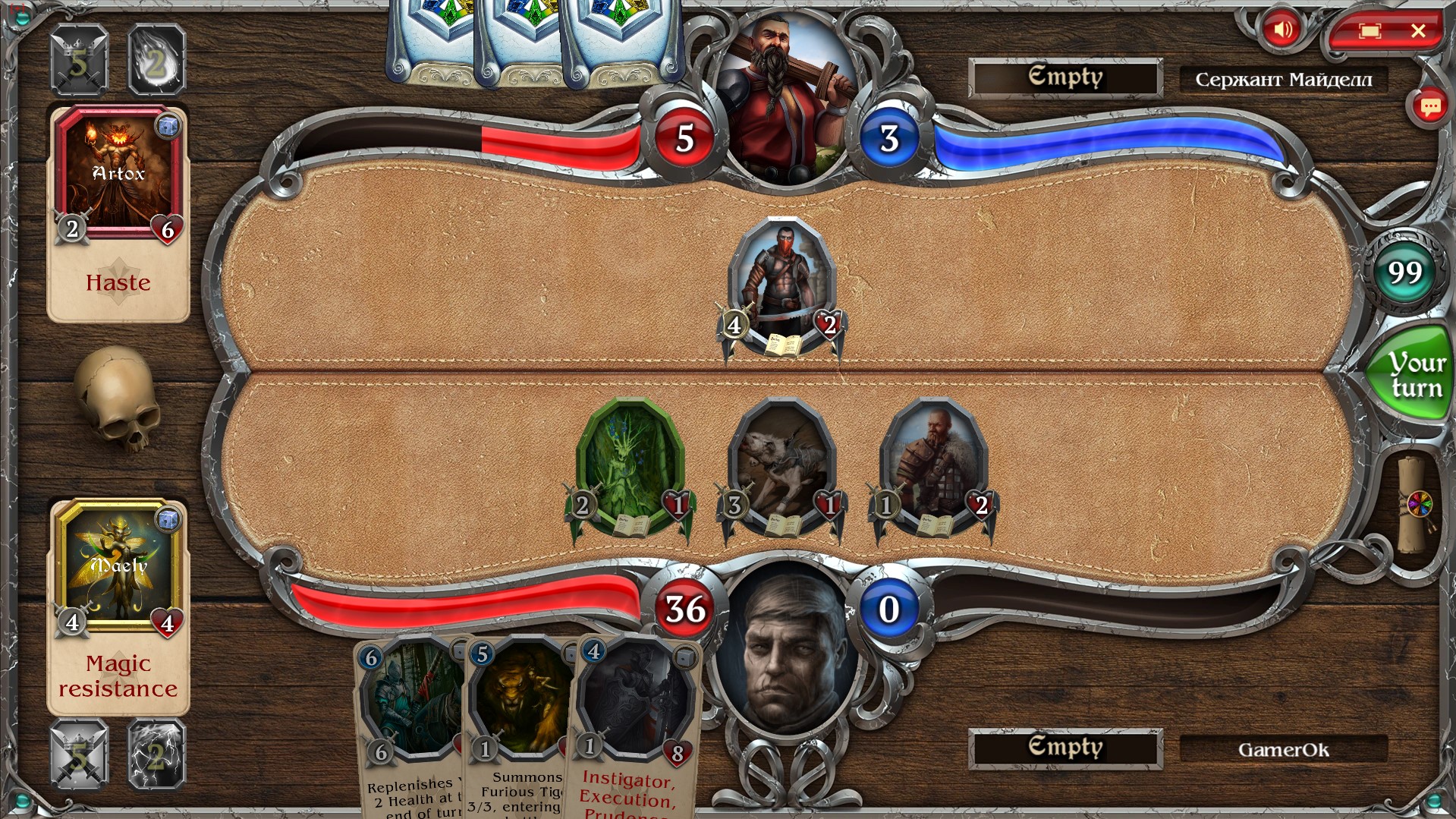Screen dimensions: 1456x819
Task: Expand the player's Empty slot panel
Action: [x=1065, y=748]
